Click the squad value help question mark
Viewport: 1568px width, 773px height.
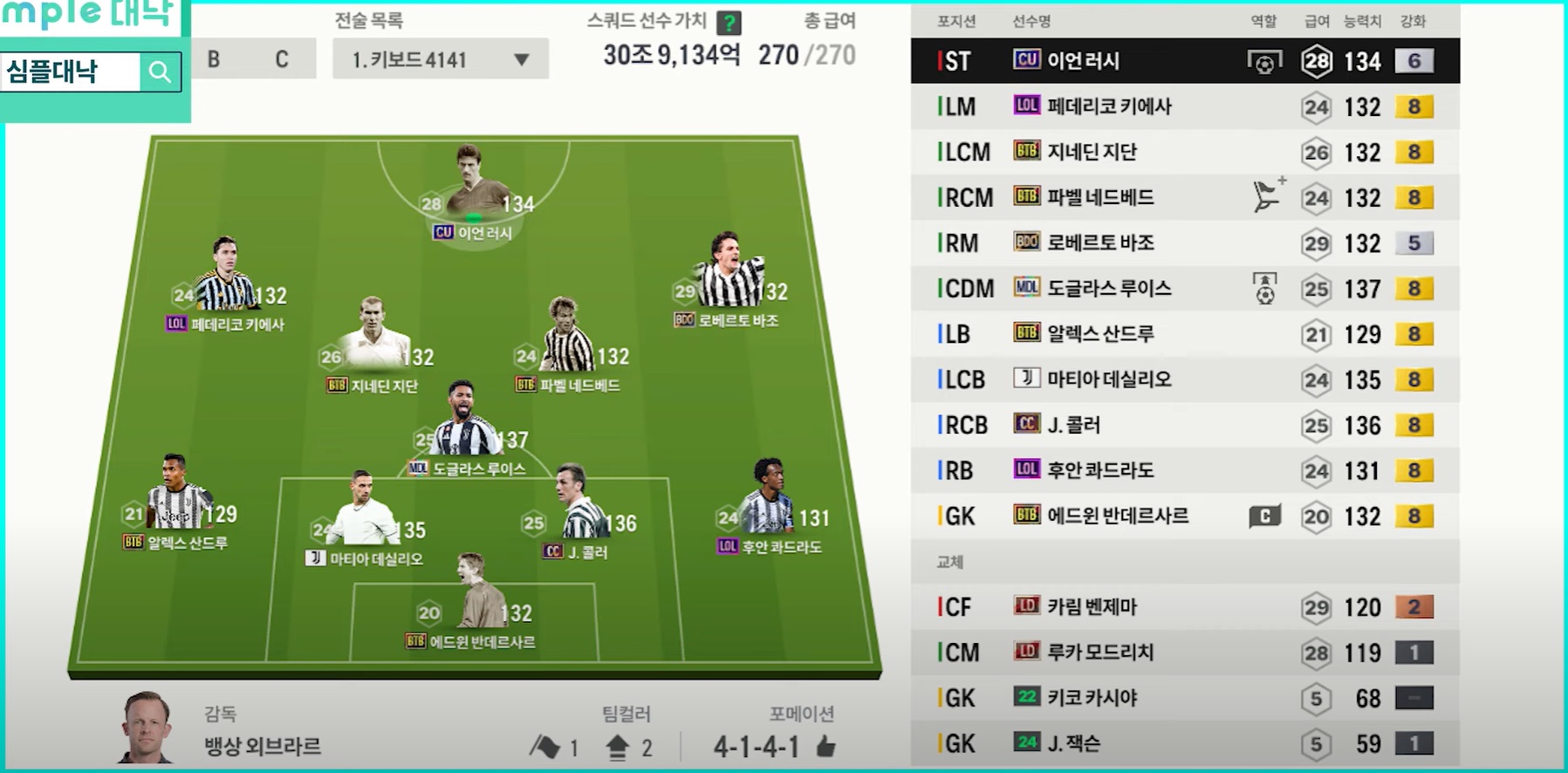(x=729, y=22)
